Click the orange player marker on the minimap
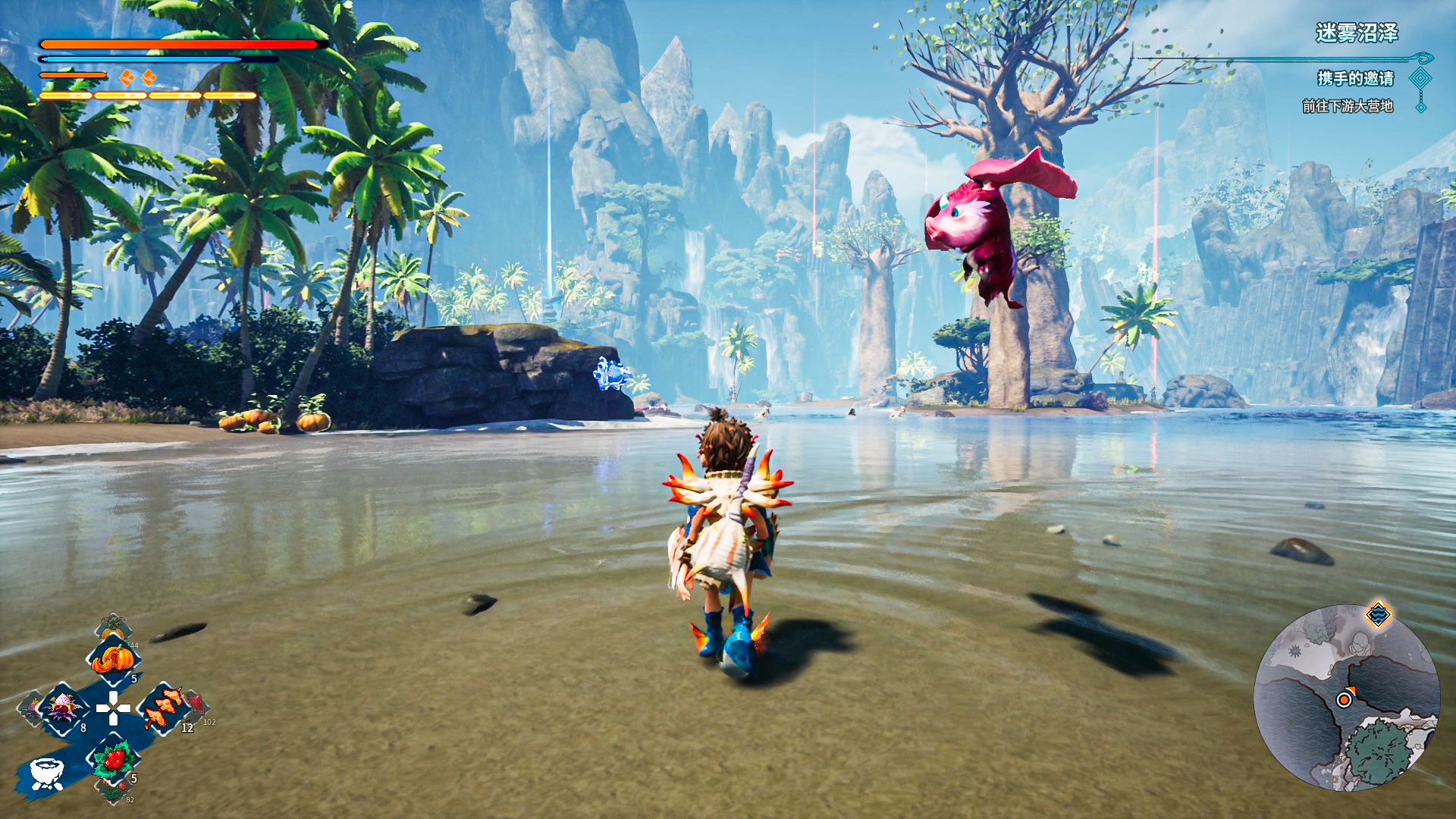The height and width of the screenshot is (819, 1456). tap(1344, 699)
